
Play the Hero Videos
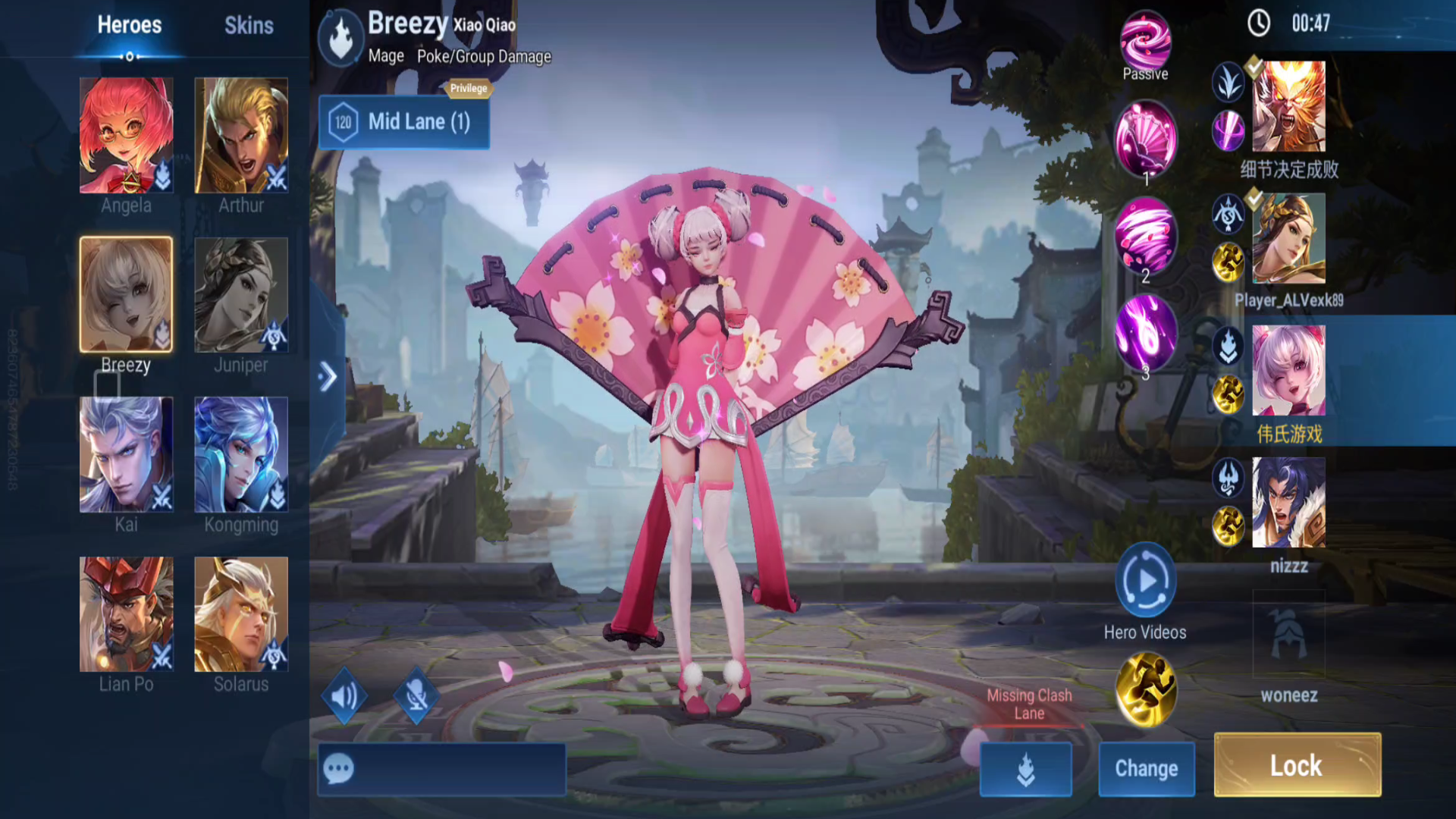point(1145,581)
